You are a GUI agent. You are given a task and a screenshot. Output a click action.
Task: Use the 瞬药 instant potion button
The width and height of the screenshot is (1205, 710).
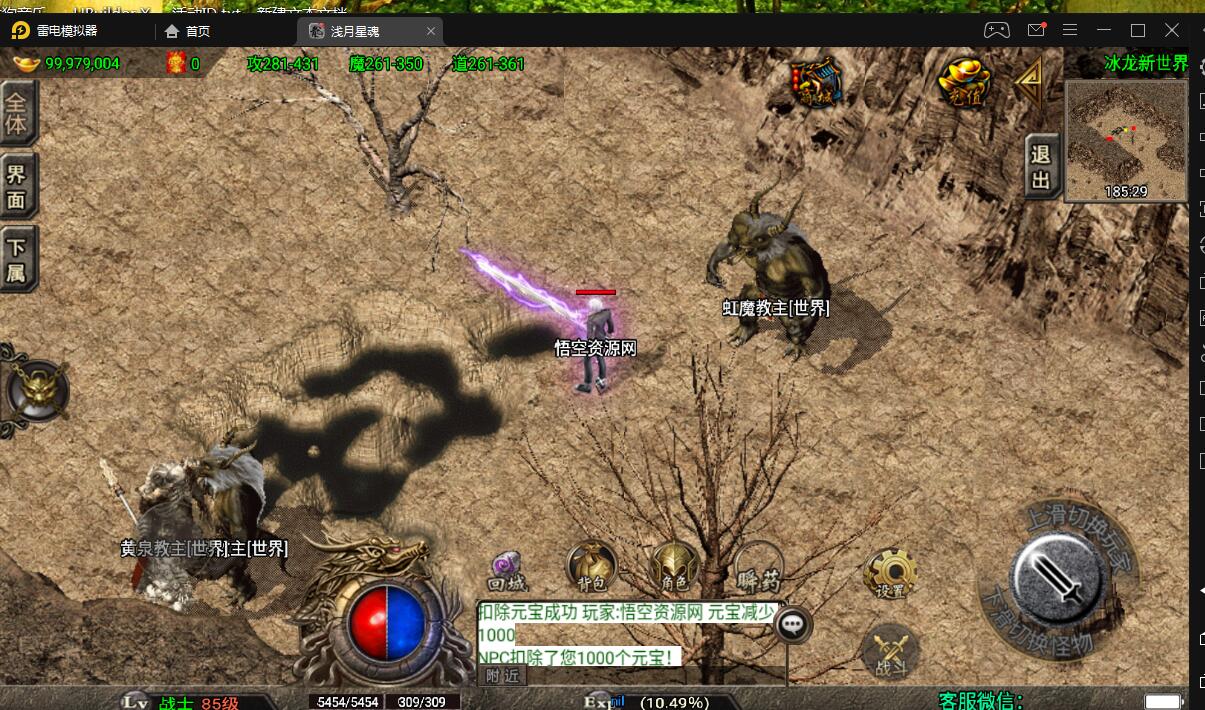point(758,567)
